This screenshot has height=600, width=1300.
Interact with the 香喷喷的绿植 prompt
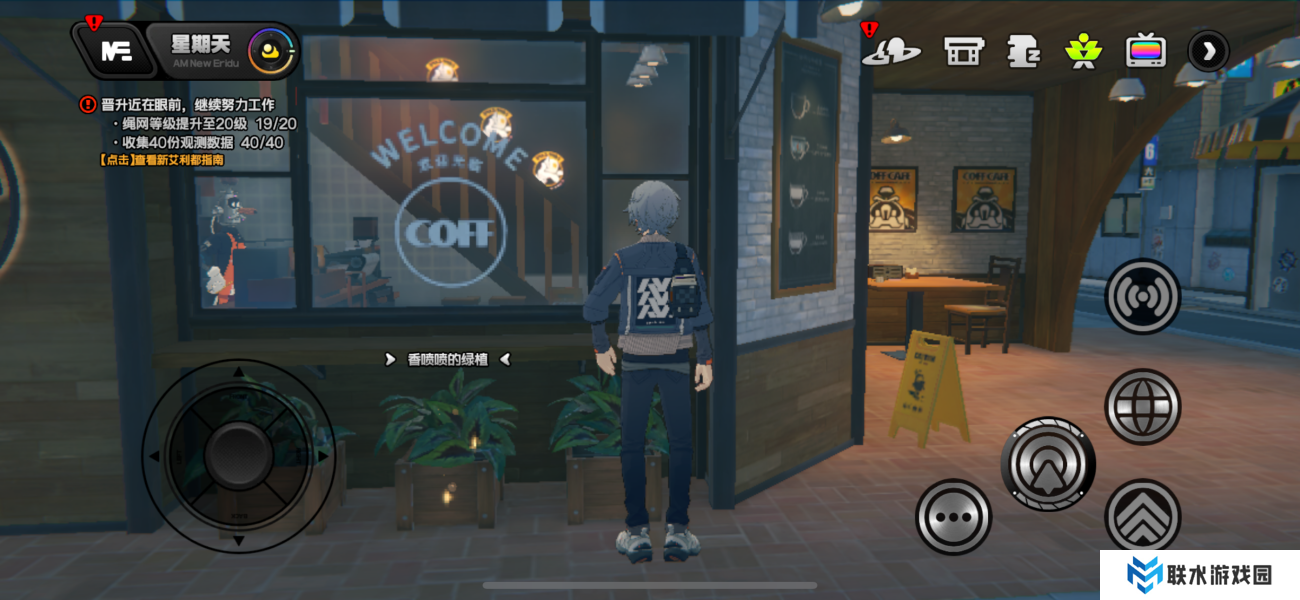coord(447,359)
